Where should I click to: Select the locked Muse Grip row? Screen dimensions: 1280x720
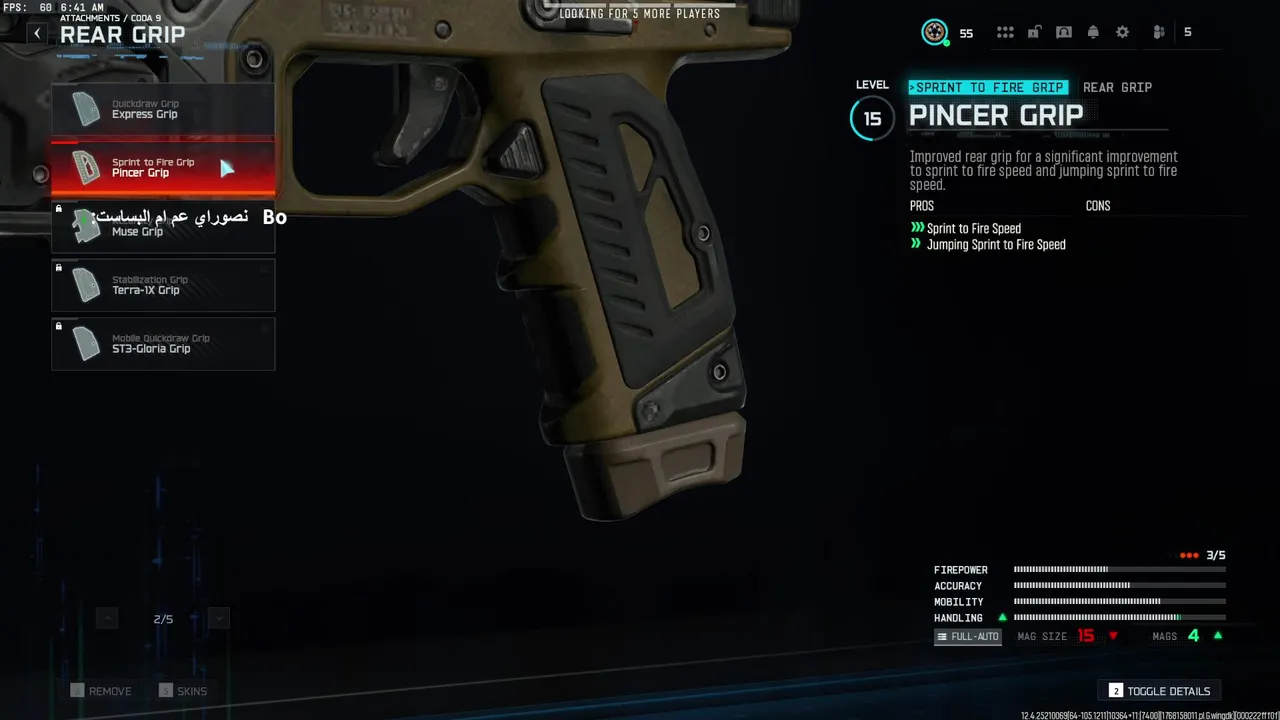coord(163,226)
